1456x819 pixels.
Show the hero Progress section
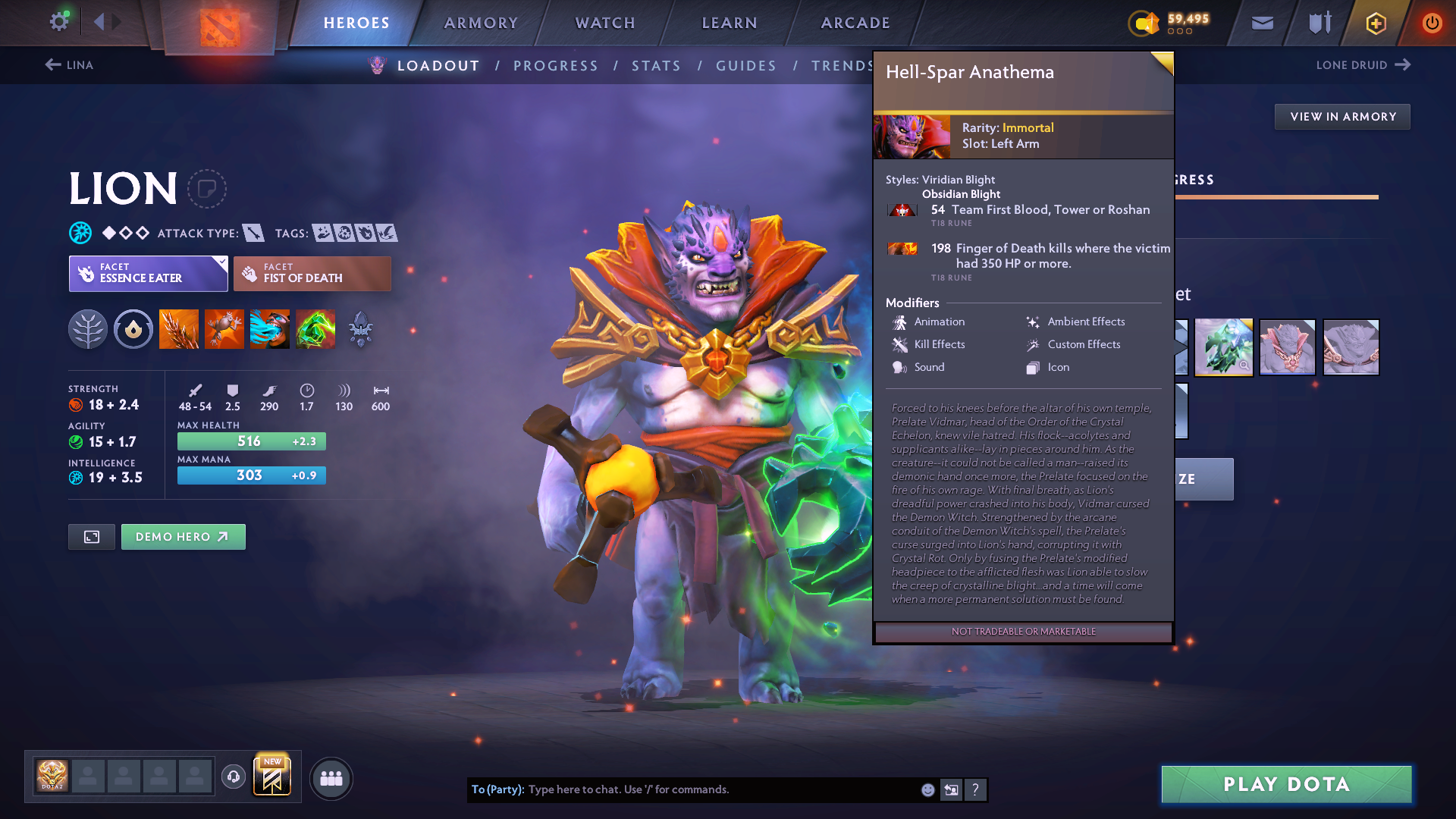[555, 66]
